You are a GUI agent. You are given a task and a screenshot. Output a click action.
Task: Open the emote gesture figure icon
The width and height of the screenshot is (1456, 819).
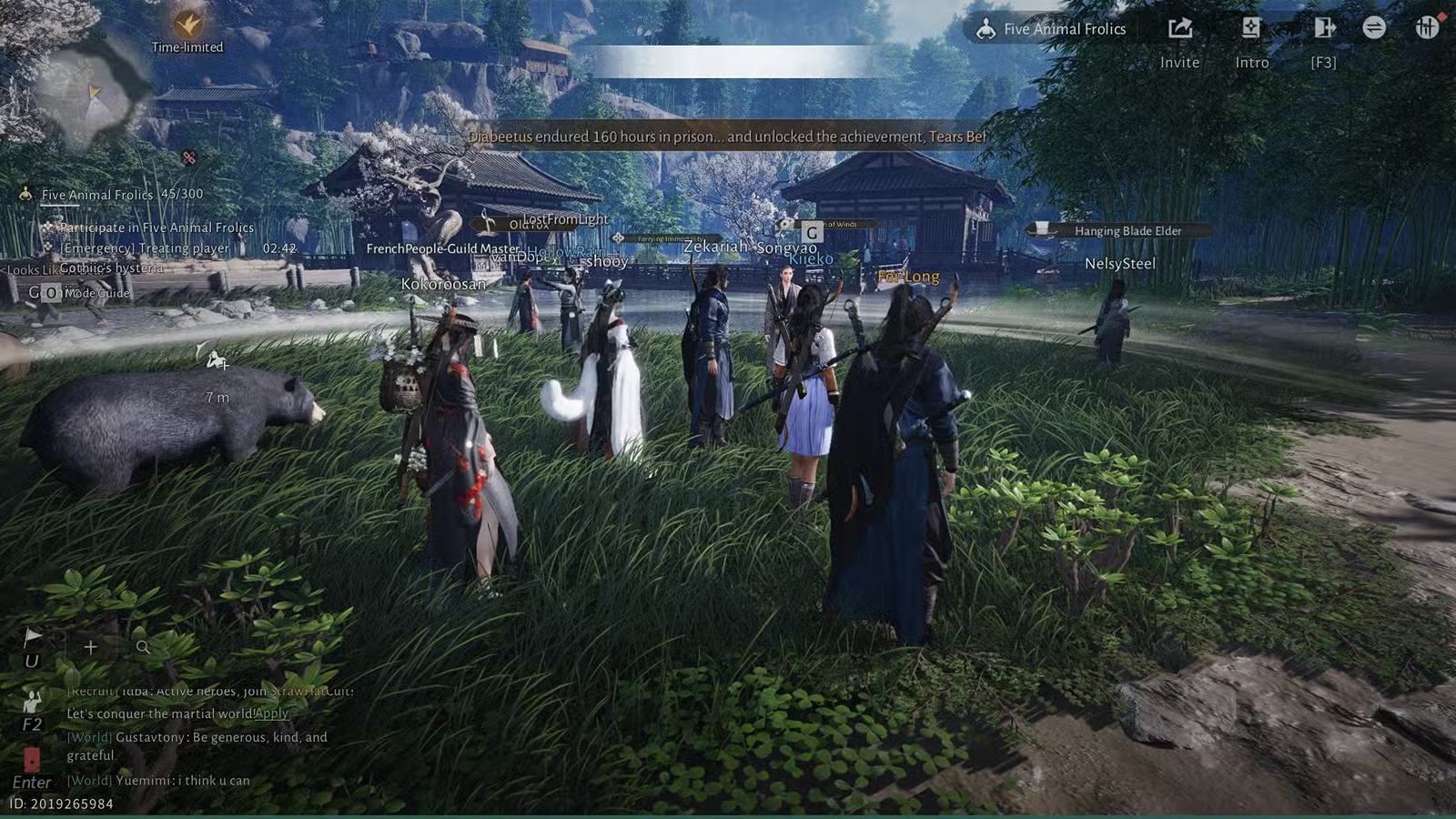coord(32,702)
